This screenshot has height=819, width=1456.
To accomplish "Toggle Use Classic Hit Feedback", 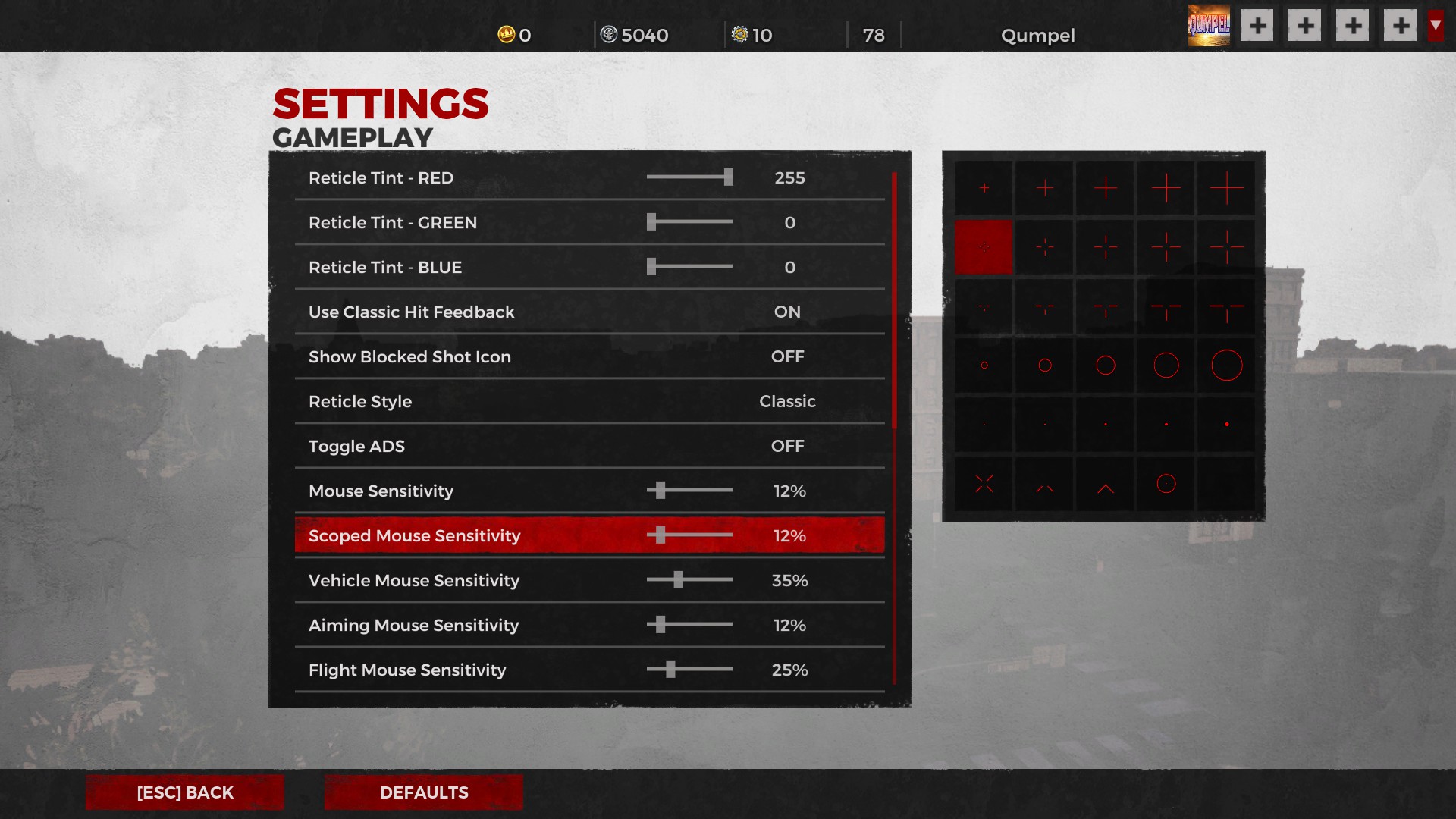I will point(786,312).
